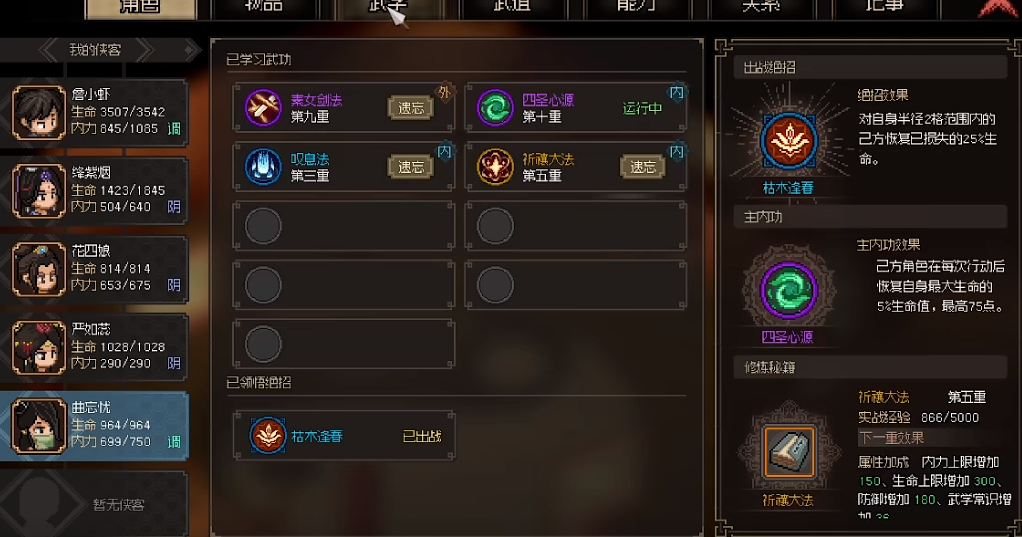
Task: Forget the 素女剑法 martial art
Action: 411,108
